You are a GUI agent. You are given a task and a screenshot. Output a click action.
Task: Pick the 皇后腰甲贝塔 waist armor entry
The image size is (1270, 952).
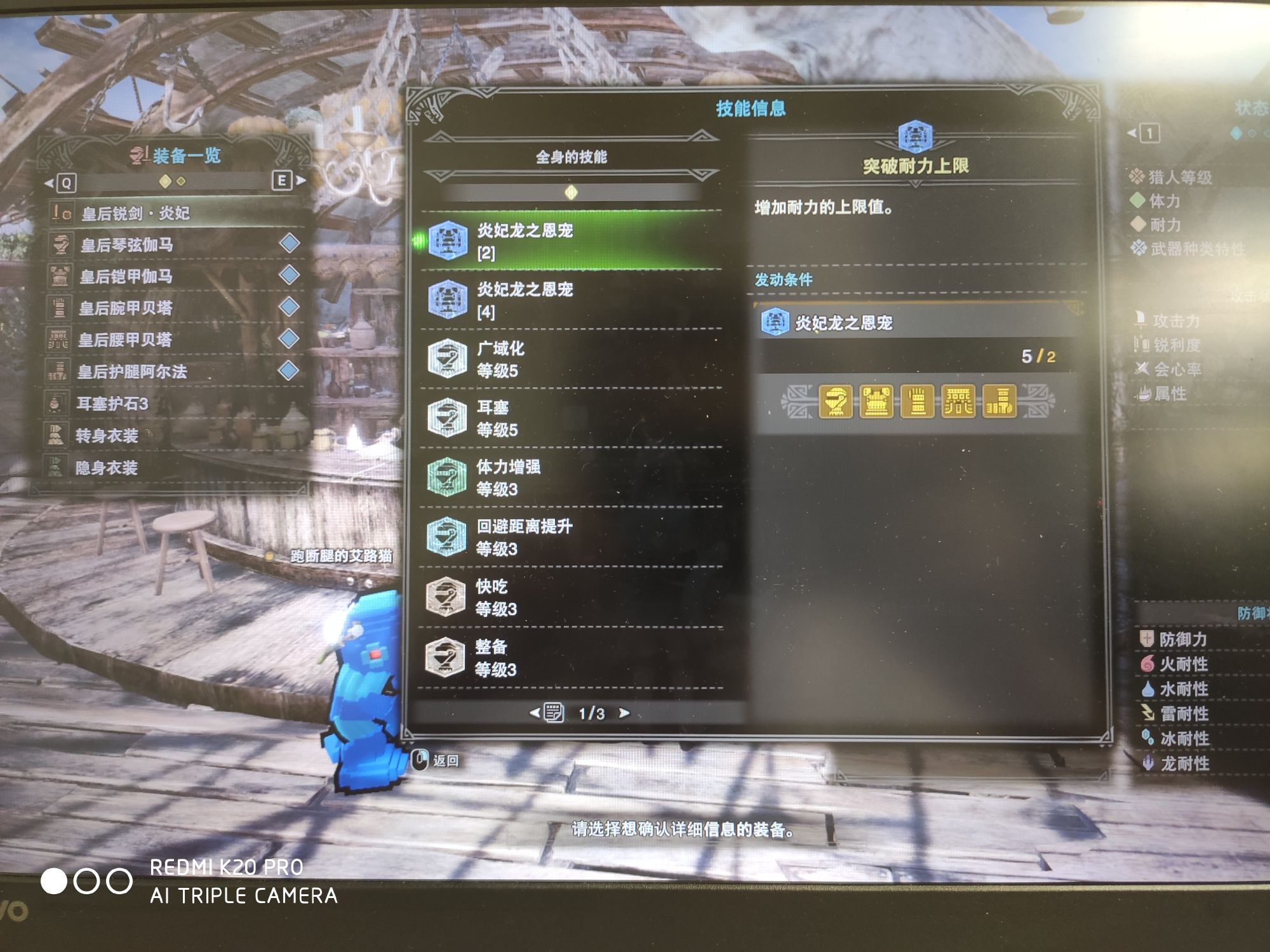click(x=171, y=340)
